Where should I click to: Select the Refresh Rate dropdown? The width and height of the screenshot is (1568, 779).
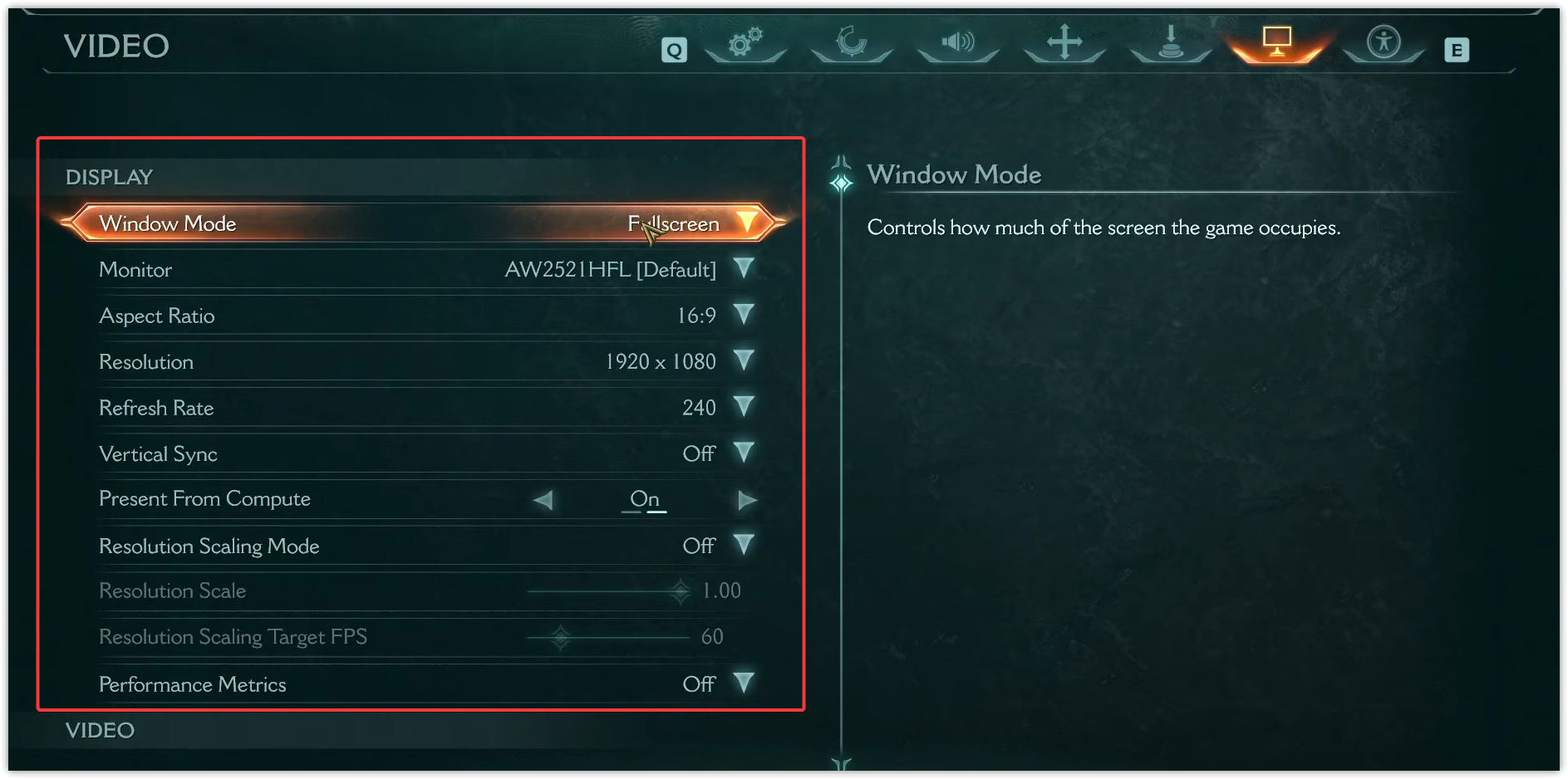744,407
